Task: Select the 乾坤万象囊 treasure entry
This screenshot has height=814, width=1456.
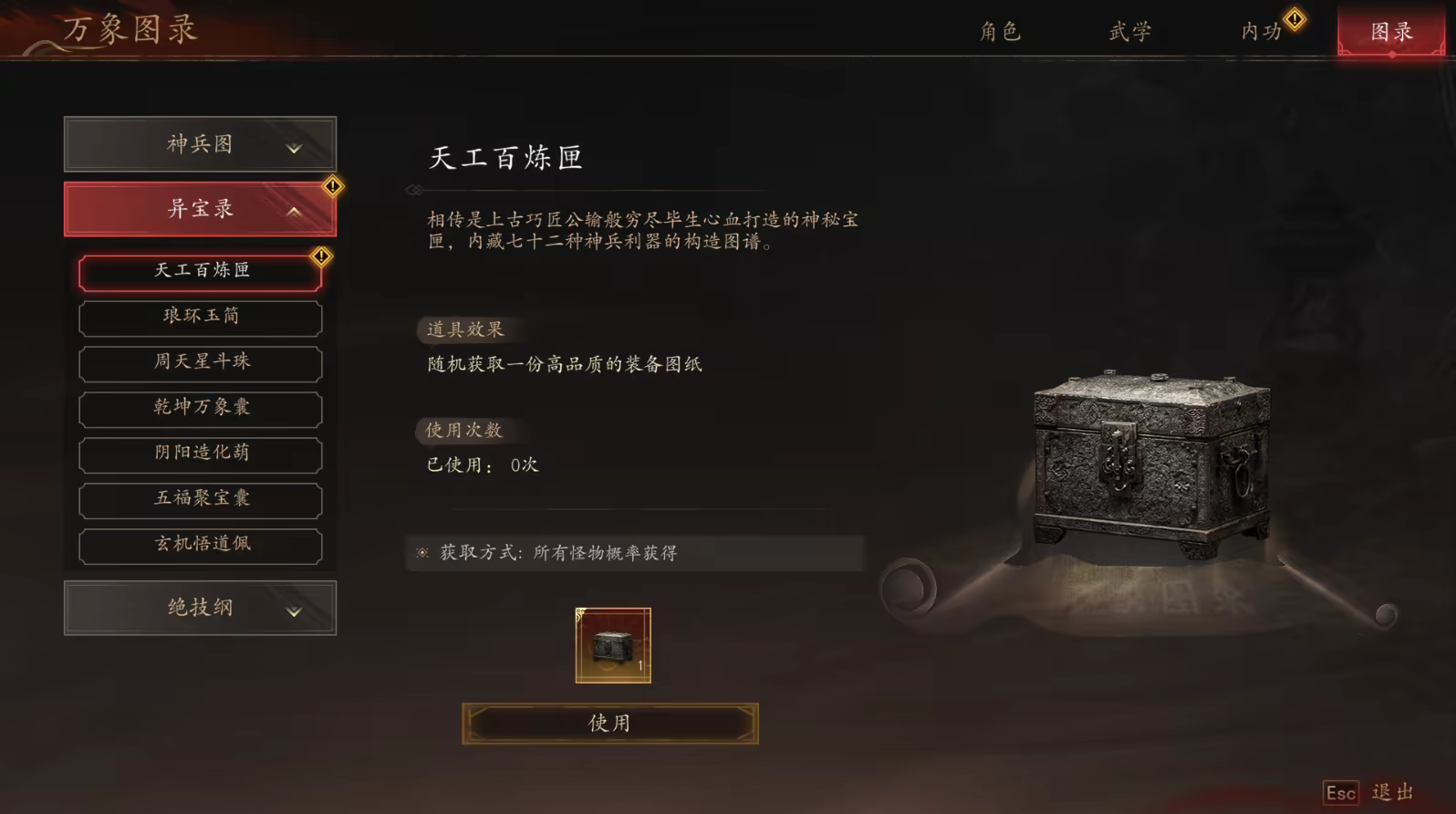Action: [x=200, y=409]
